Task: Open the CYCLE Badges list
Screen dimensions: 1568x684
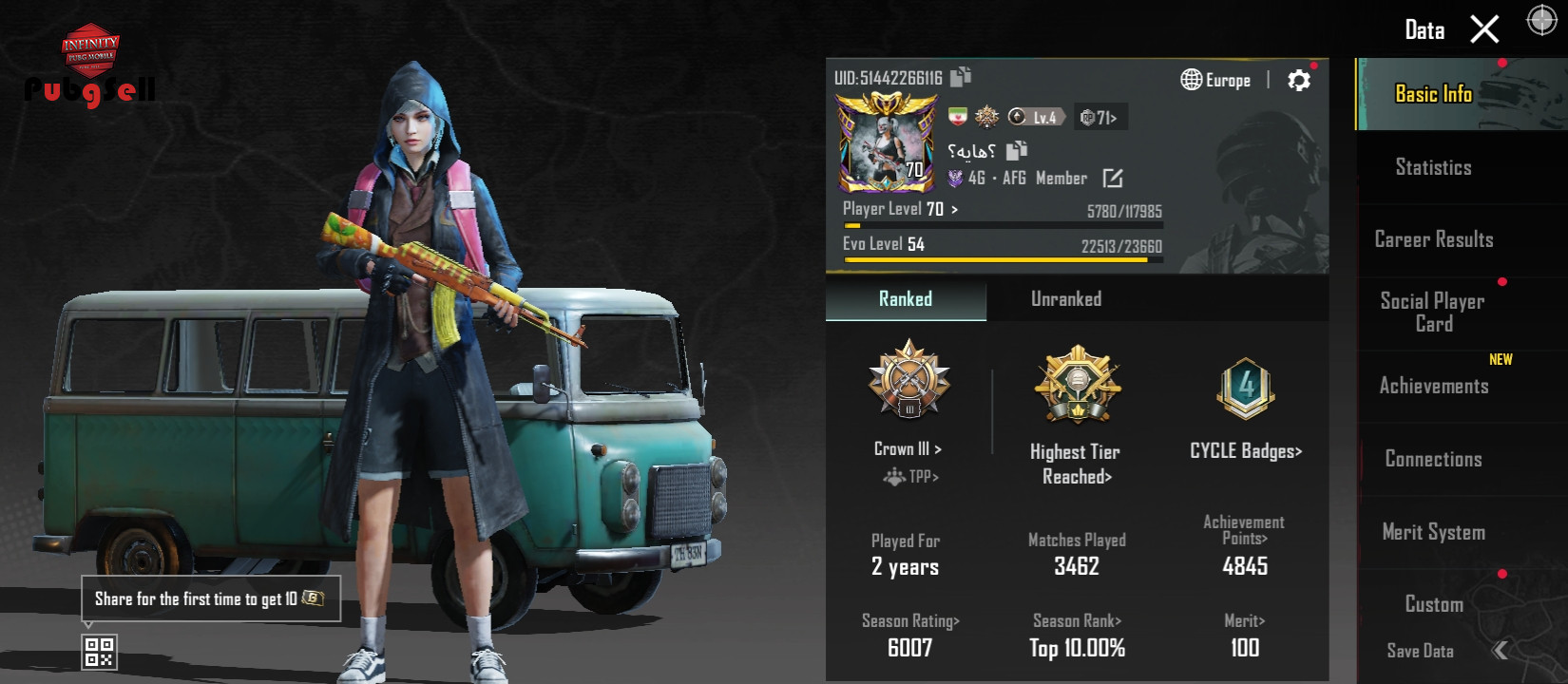Action: point(1245,451)
